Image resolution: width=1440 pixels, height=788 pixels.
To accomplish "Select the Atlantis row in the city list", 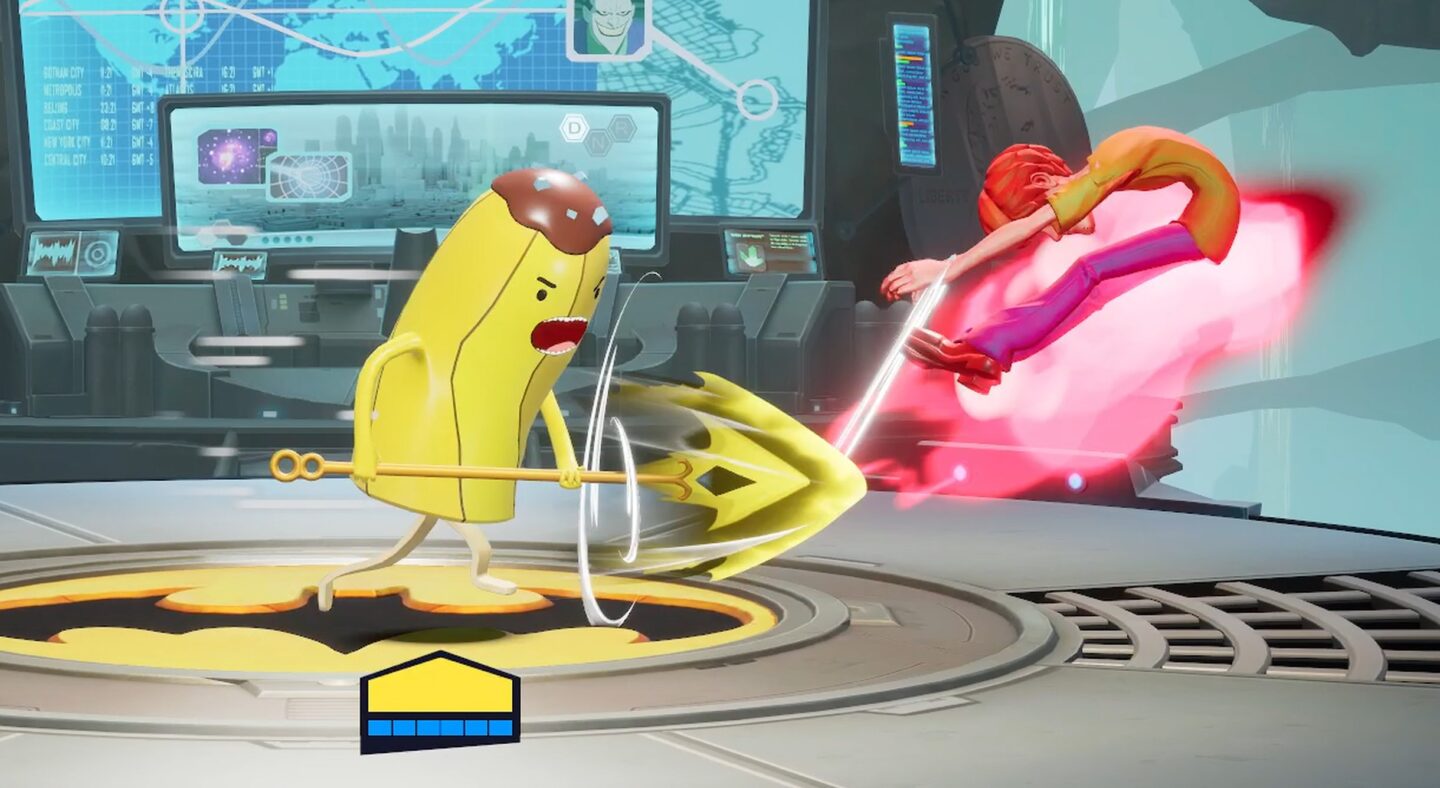I will point(178,88).
